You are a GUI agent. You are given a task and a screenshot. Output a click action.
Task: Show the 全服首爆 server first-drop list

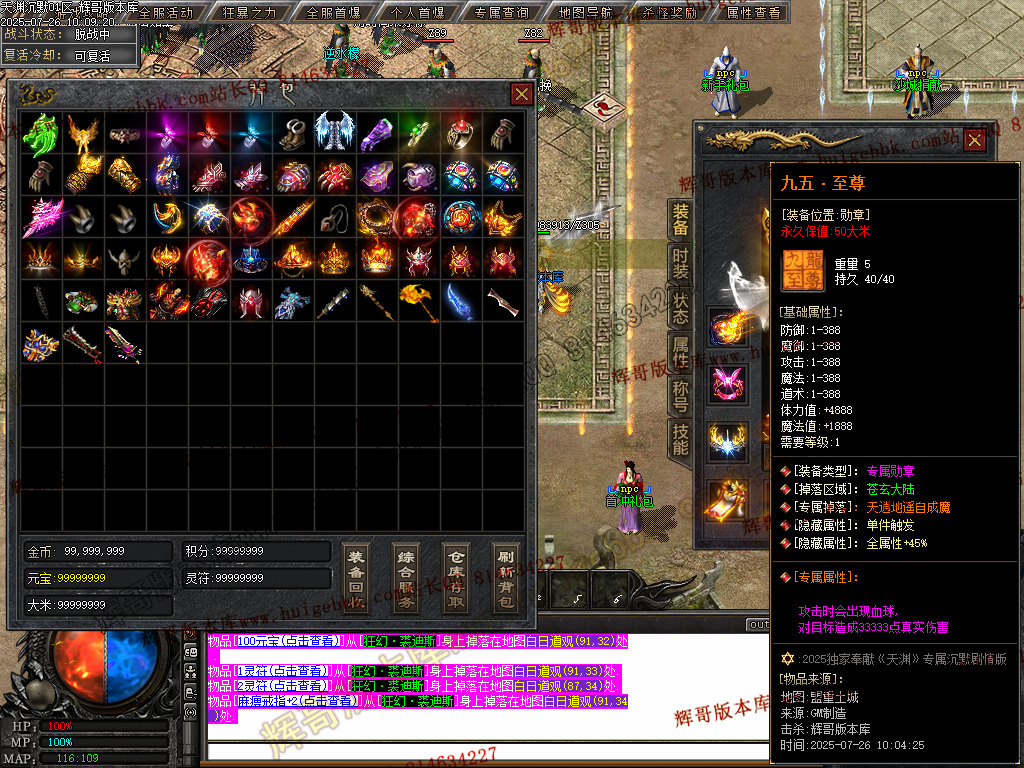(333, 13)
